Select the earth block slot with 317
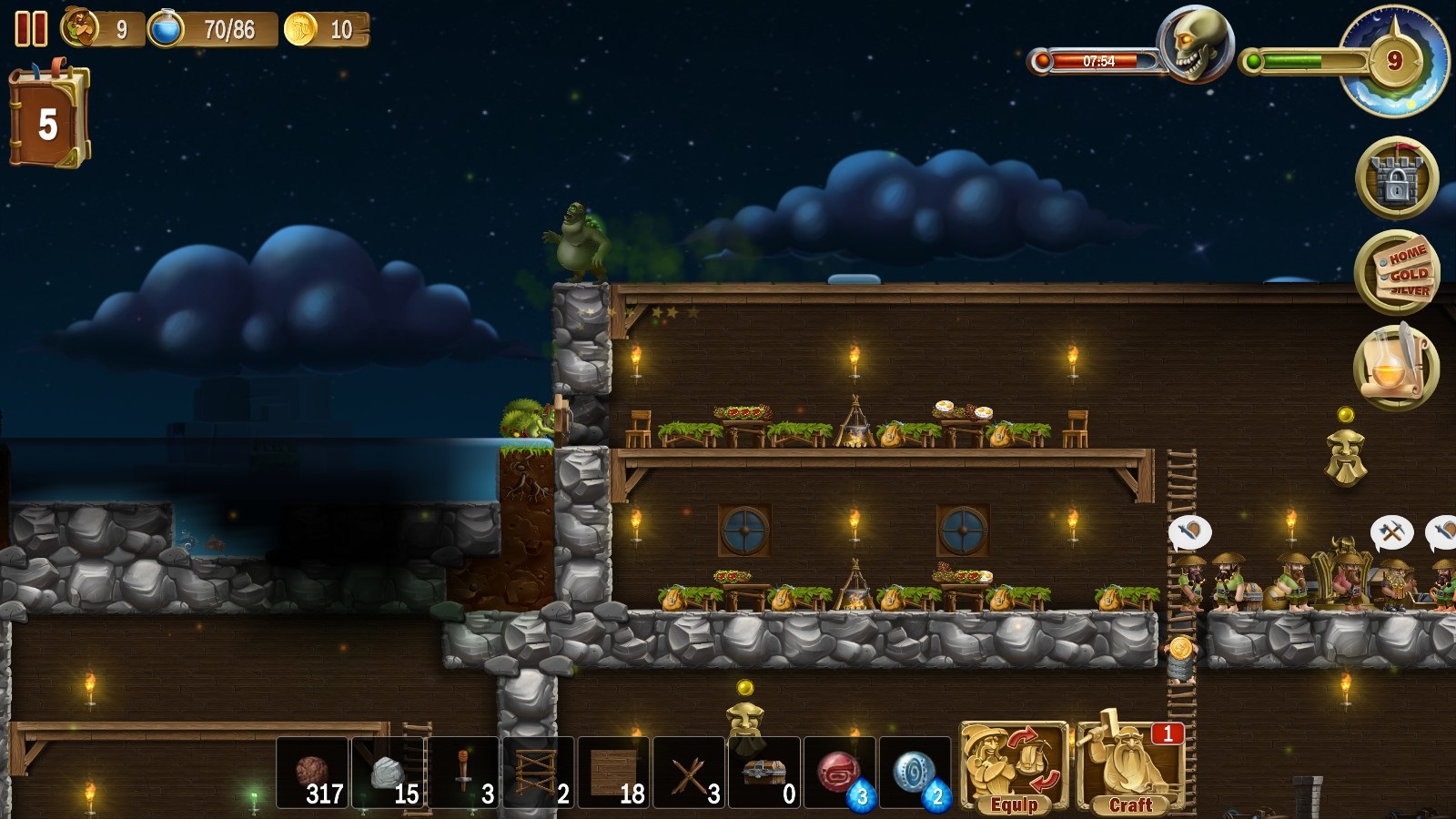1456x819 pixels. (x=312, y=773)
